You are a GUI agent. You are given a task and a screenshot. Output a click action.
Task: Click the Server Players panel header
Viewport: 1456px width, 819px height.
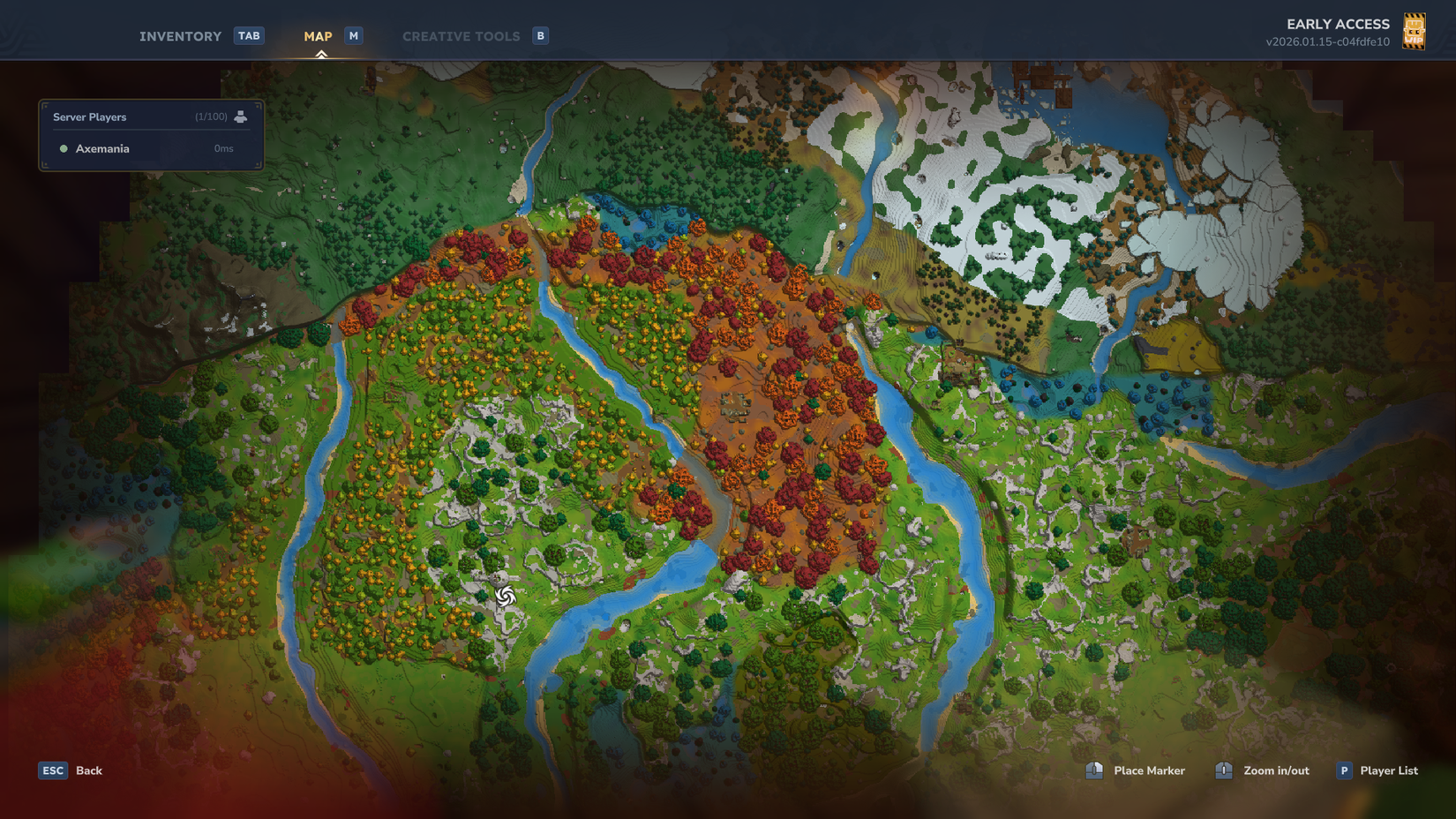point(89,116)
